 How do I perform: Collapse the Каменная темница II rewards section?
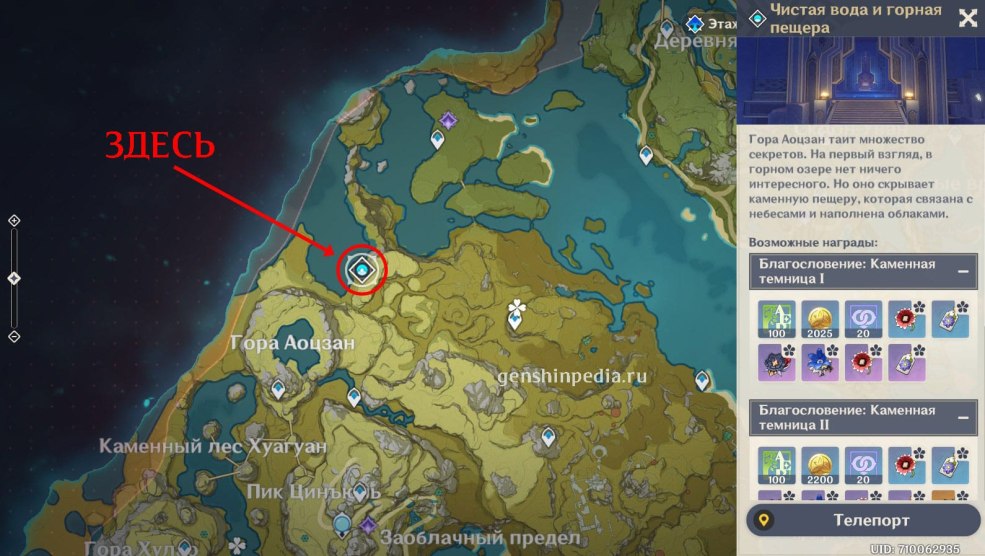click(x=963, y=417)
